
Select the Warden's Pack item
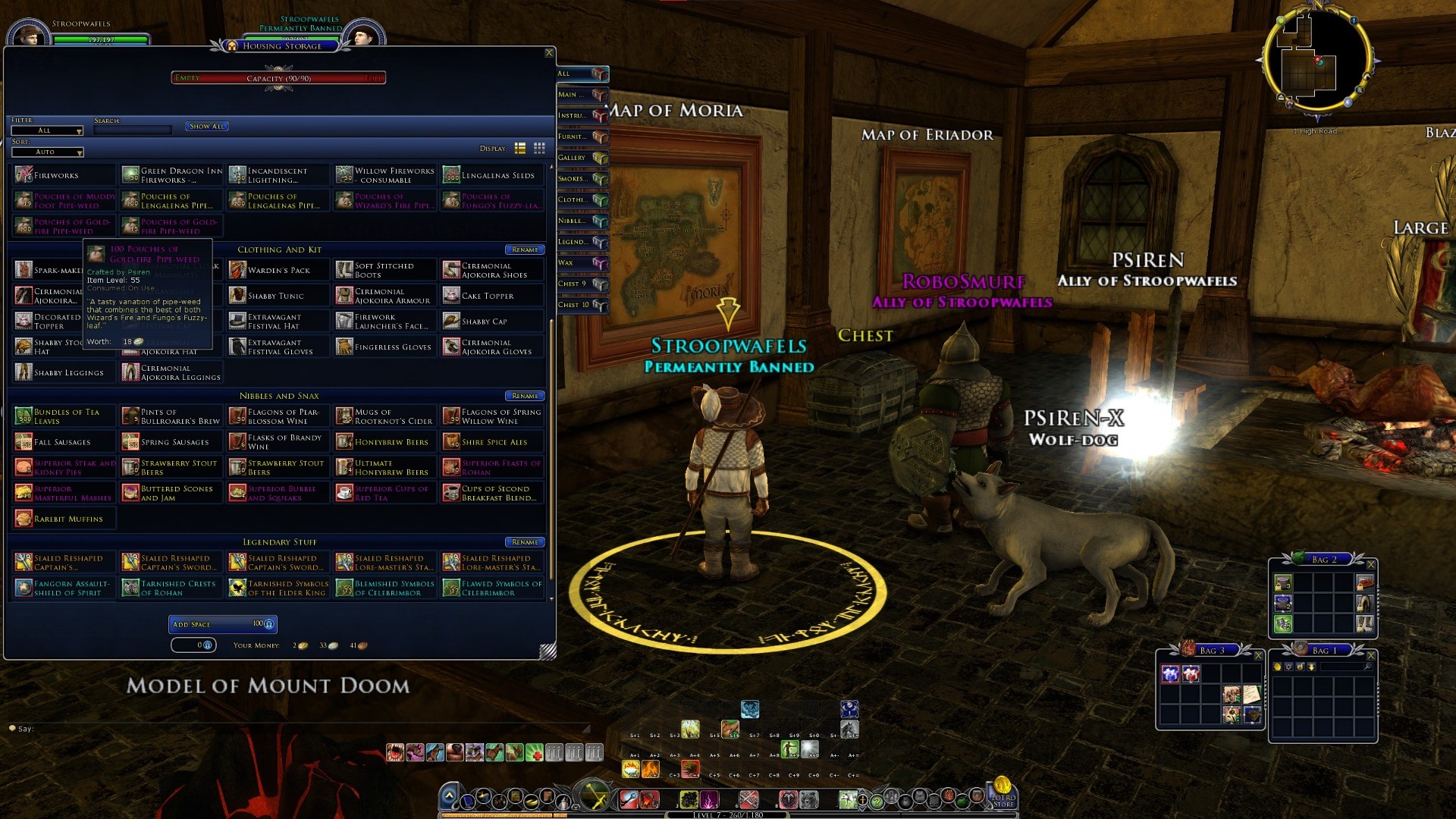(x=278, y=271)
